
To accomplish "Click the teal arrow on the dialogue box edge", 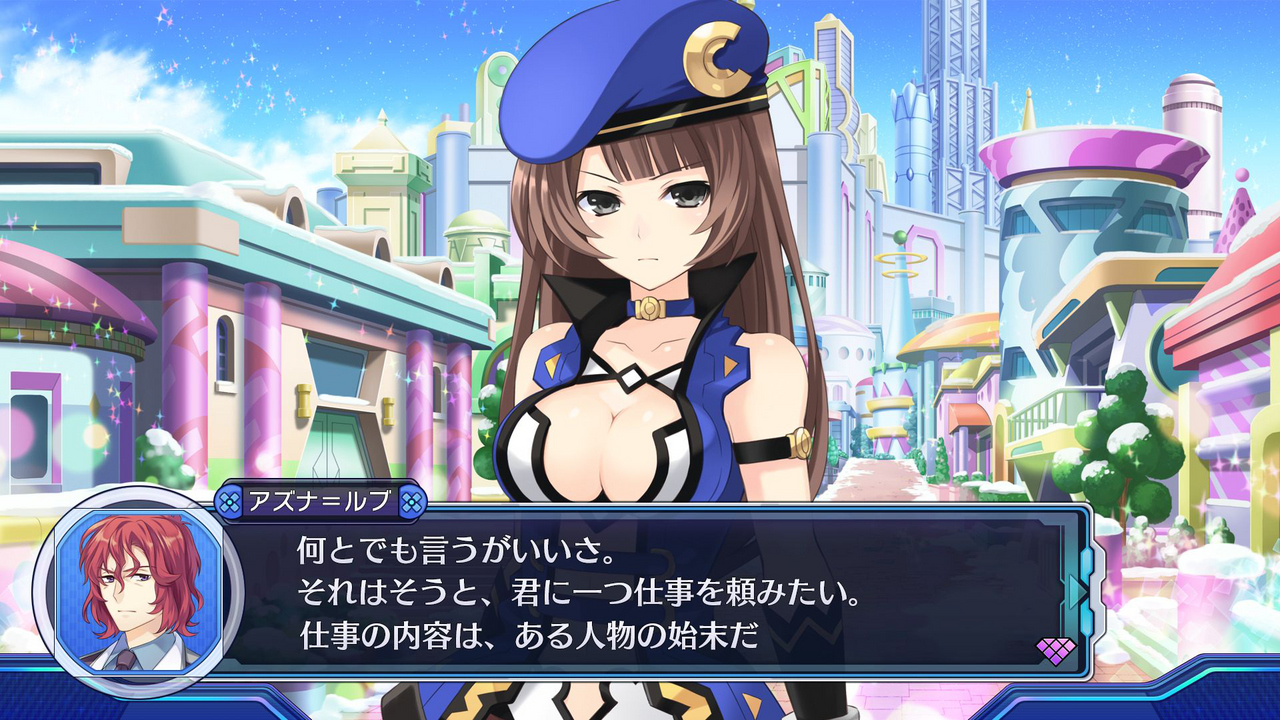I will [x=1078, y=590].
